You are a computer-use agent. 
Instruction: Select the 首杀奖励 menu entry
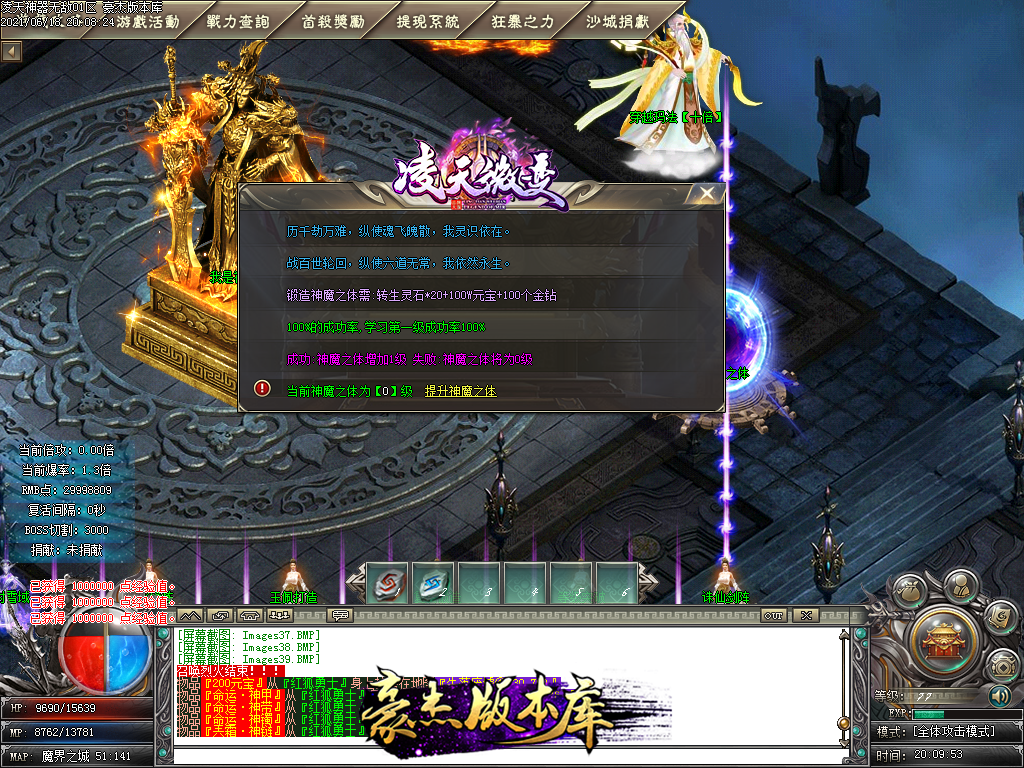point(332,21)
